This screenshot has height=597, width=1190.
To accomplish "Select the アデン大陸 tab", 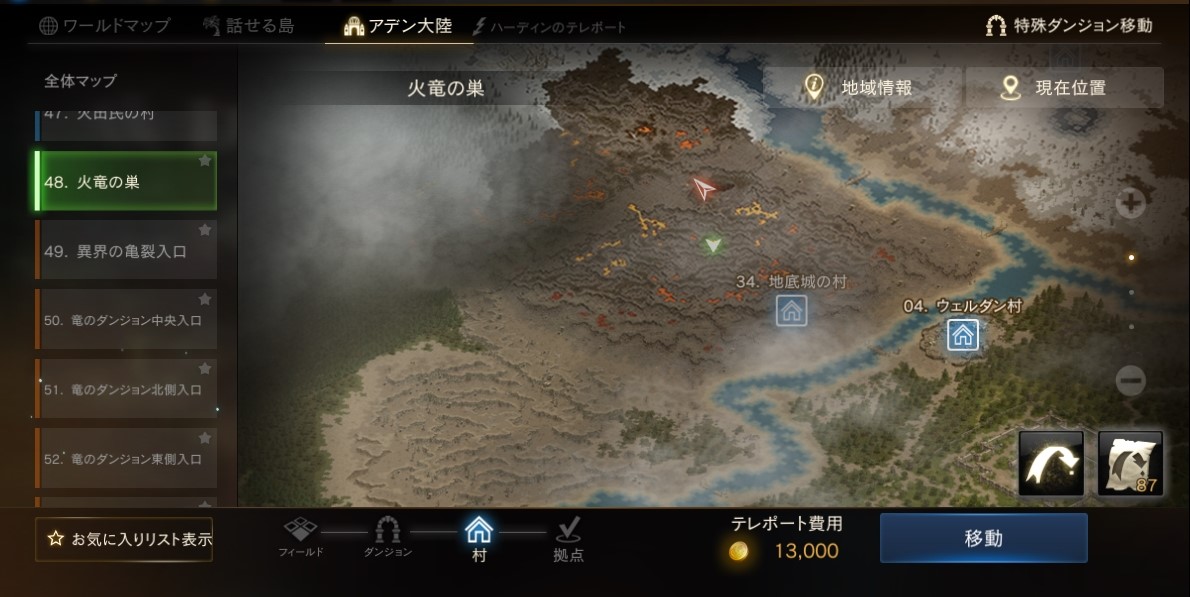I will pos(399,26).
